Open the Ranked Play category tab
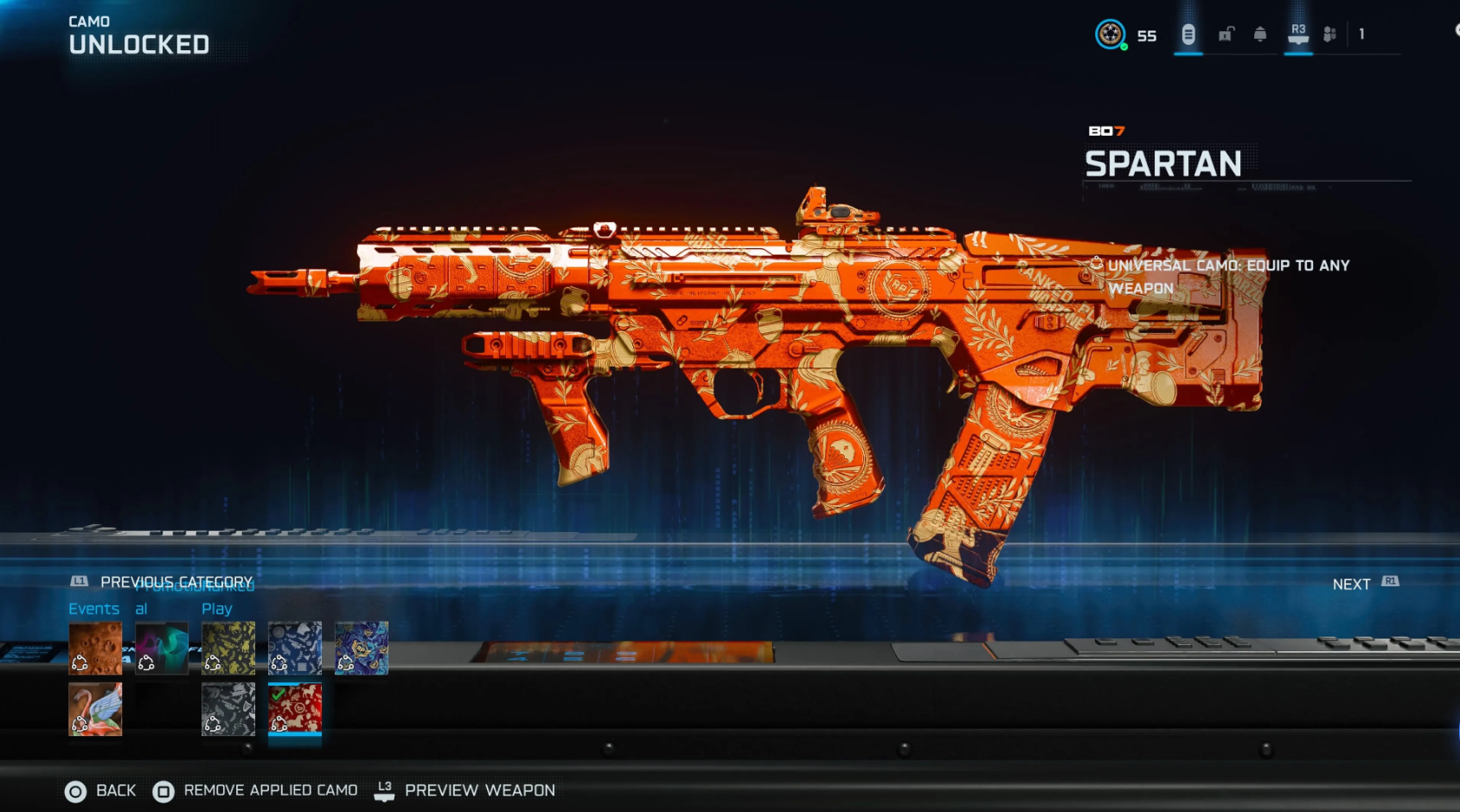The width and height of the screenshot is (1460, 812). [x=217, y=608]
